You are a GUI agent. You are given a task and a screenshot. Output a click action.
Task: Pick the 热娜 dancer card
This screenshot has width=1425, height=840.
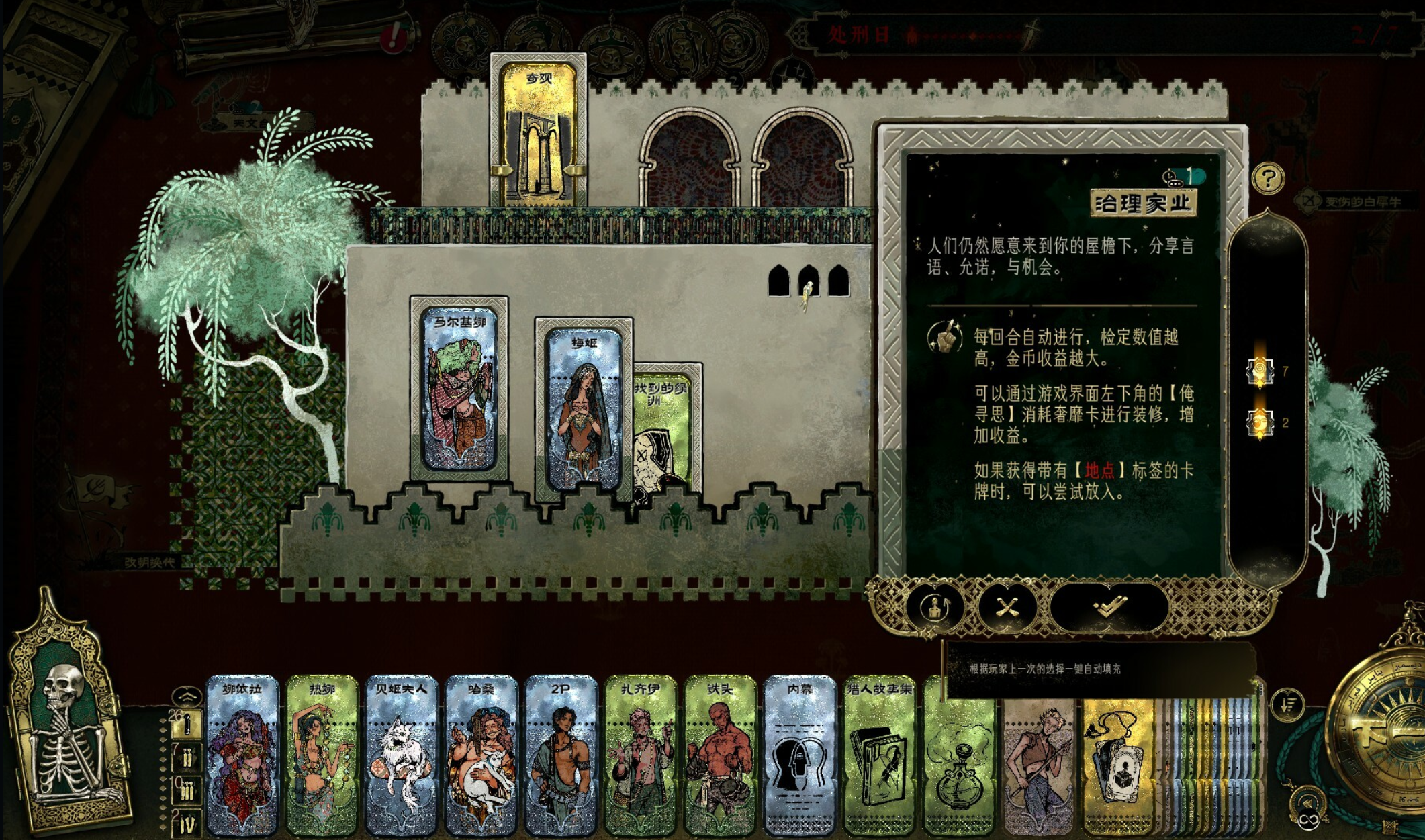pyautogui.click(x=322, y=755)
